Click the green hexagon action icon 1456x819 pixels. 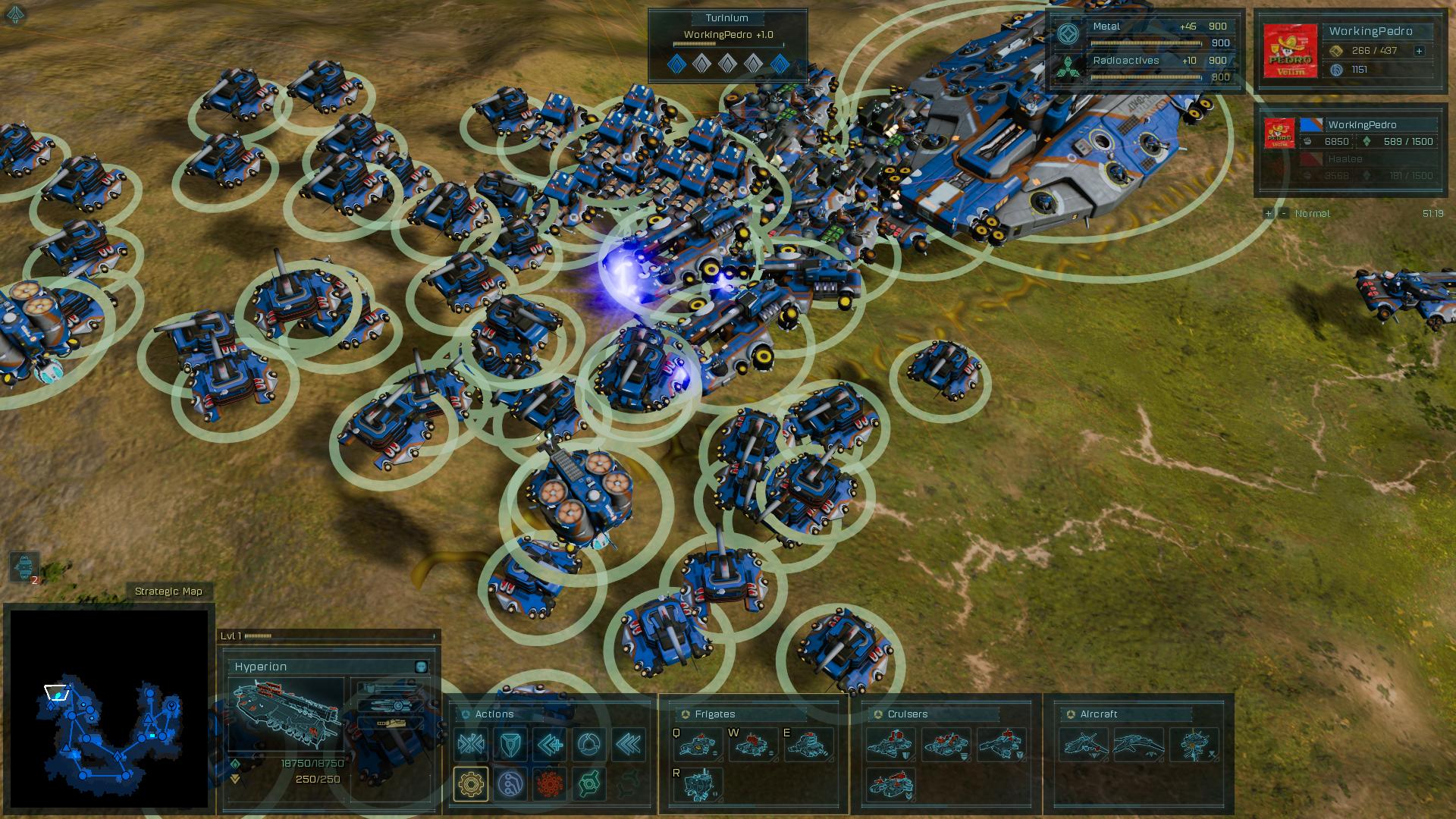coord(589,783)
